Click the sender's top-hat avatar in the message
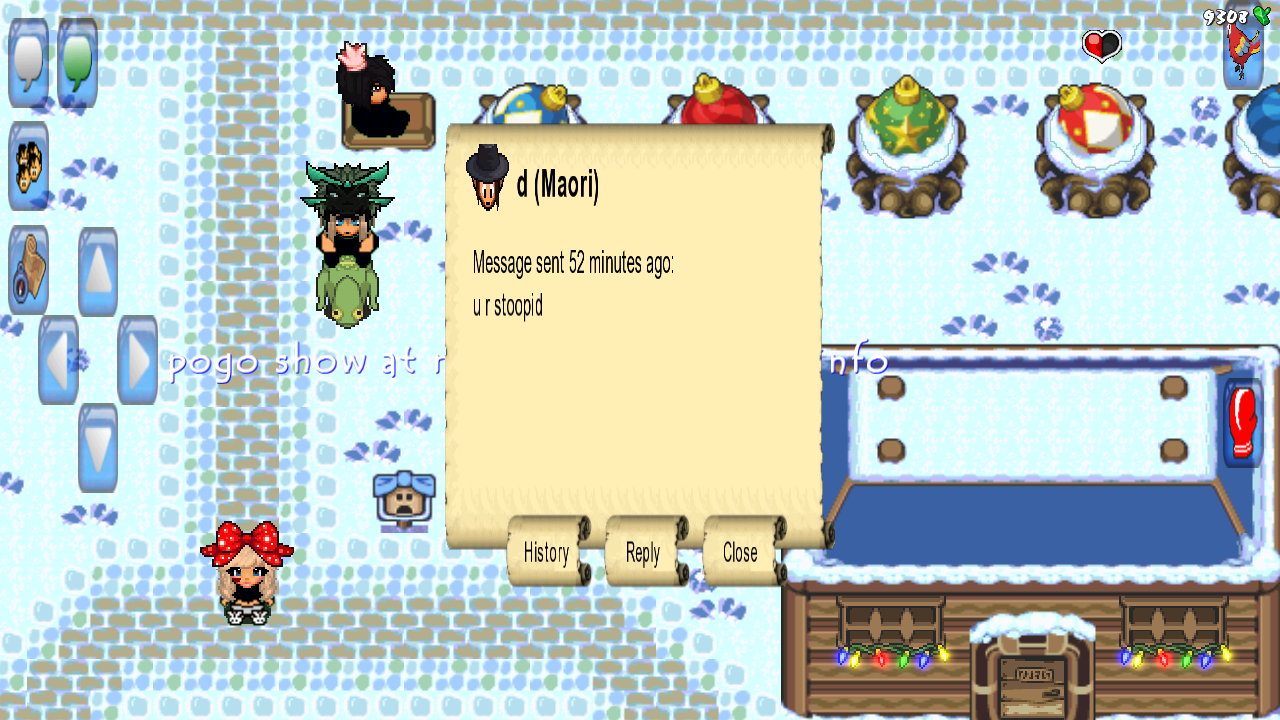Image resolution: width=1280 pixels, height=720 pixels. coord(488,178)
